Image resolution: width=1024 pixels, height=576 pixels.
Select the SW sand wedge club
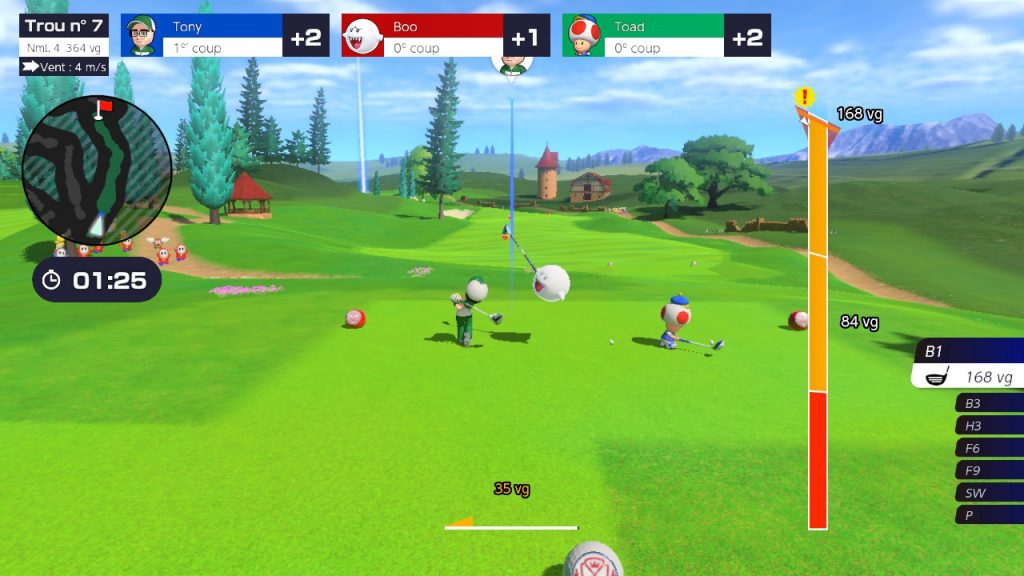click(989, 493)
